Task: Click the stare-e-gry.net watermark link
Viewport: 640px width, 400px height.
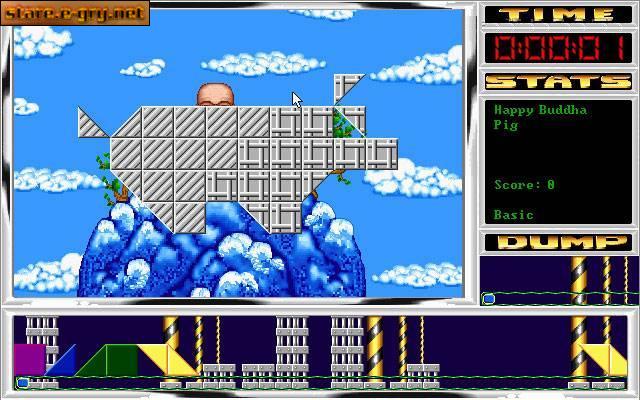Action: (x=76, y=14)
